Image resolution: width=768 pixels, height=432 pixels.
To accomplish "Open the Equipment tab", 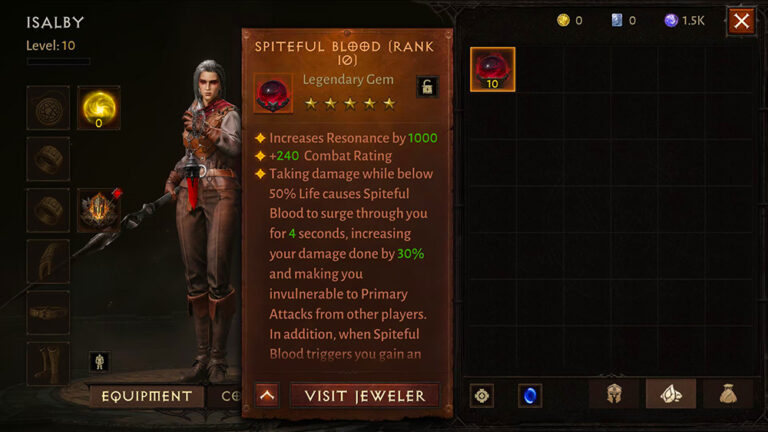I will click(146, 396).
